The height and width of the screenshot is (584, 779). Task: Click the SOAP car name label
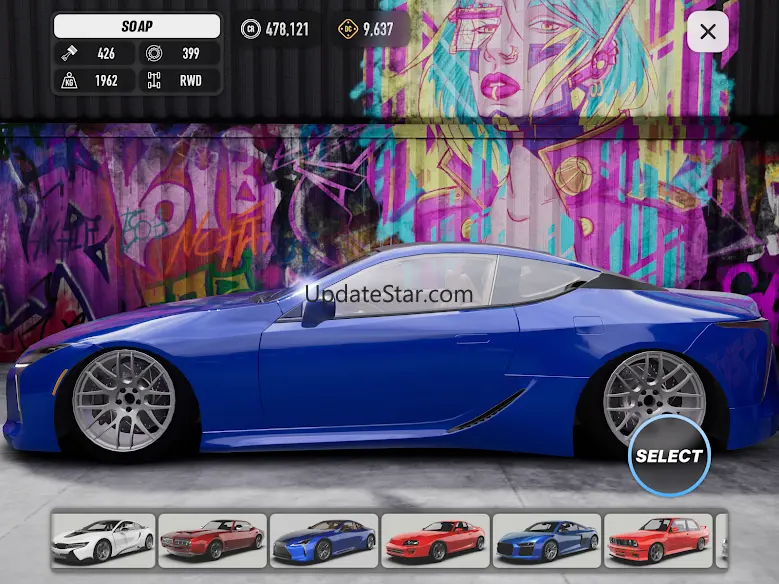click(137, 27)
